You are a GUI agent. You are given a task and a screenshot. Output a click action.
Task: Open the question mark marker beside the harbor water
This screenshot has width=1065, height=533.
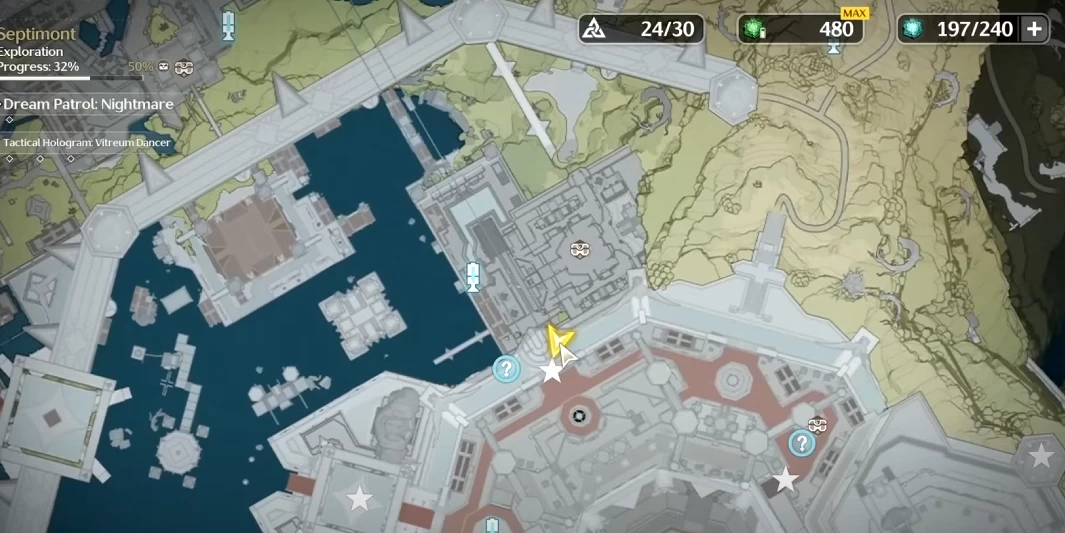tap(507, 369)
